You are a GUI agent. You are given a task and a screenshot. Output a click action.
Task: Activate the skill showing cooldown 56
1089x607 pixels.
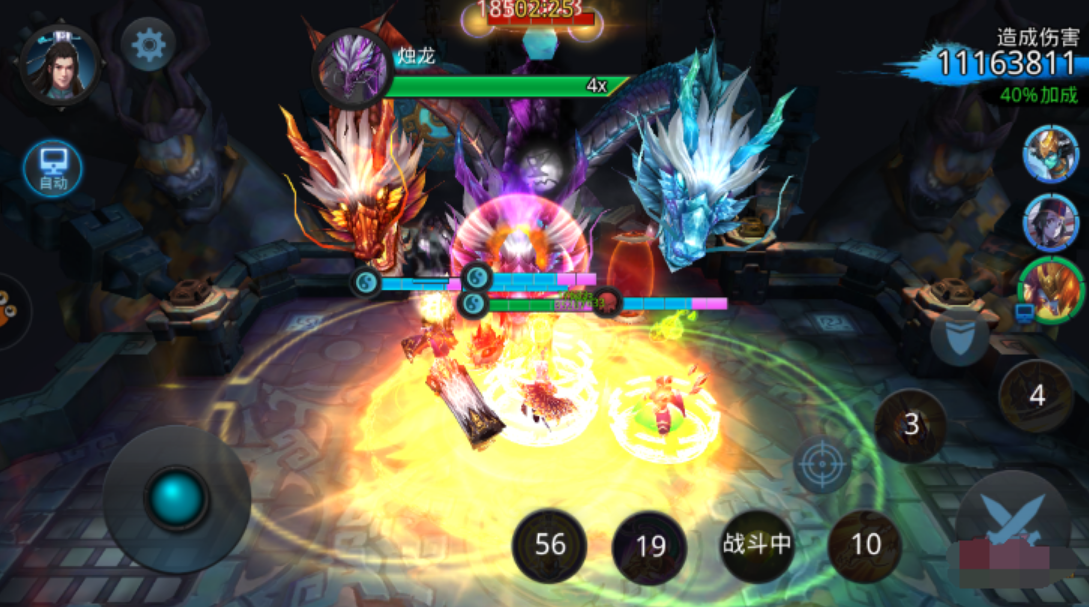point(549,545)
